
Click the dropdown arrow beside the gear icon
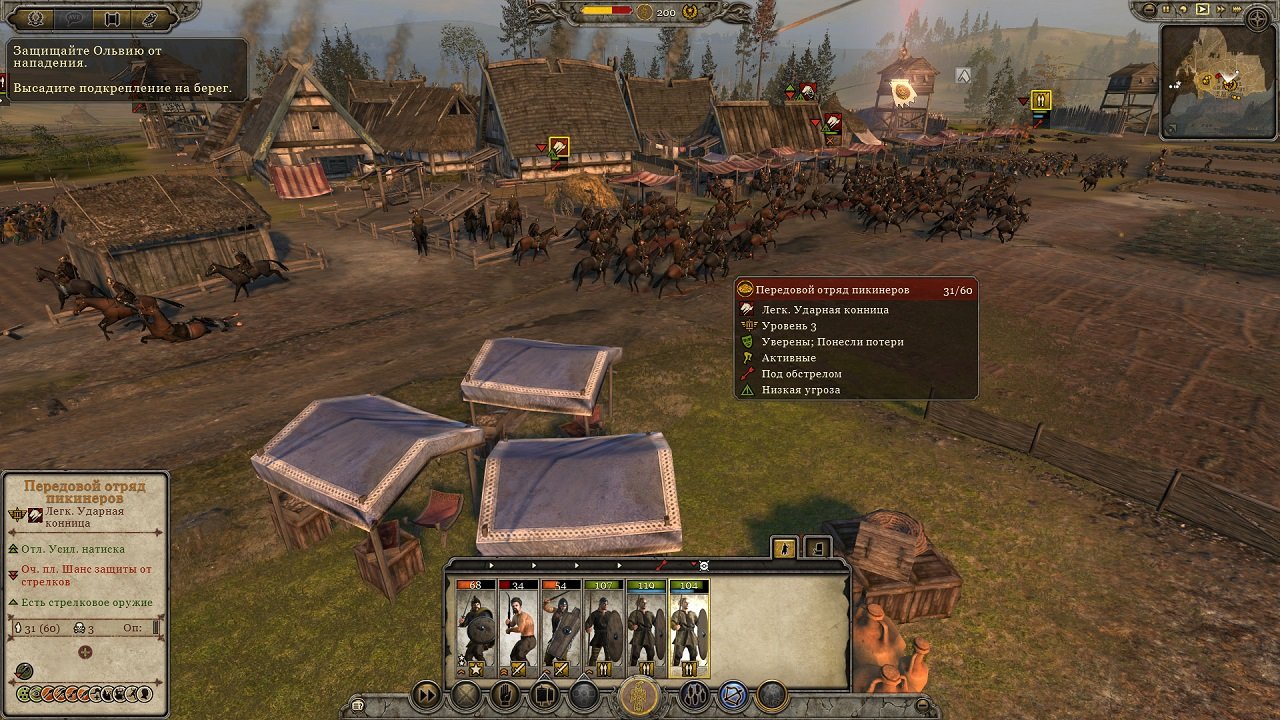(692, 565)
